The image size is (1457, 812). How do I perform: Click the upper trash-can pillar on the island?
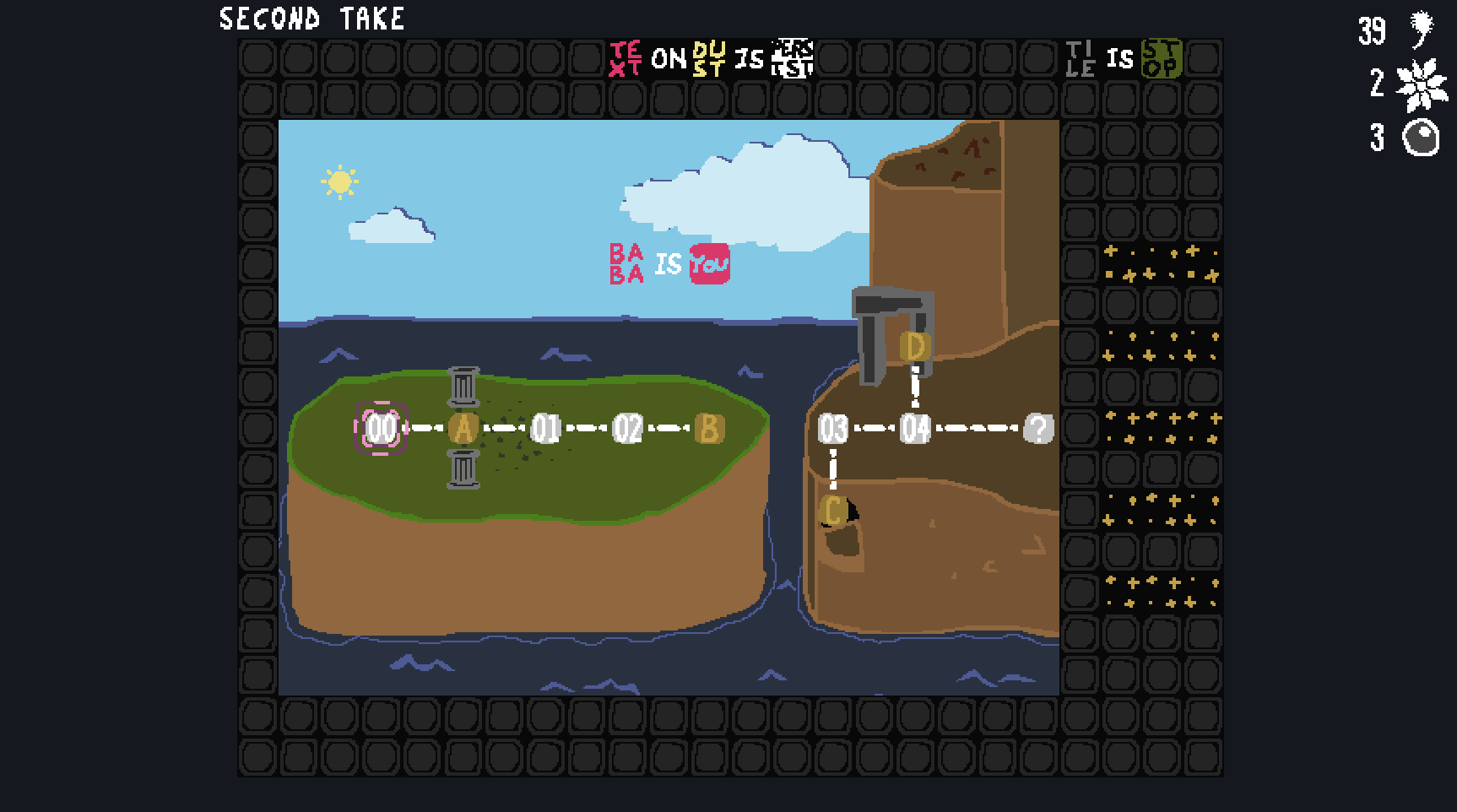pyautogui.click(x=464, y=385)
